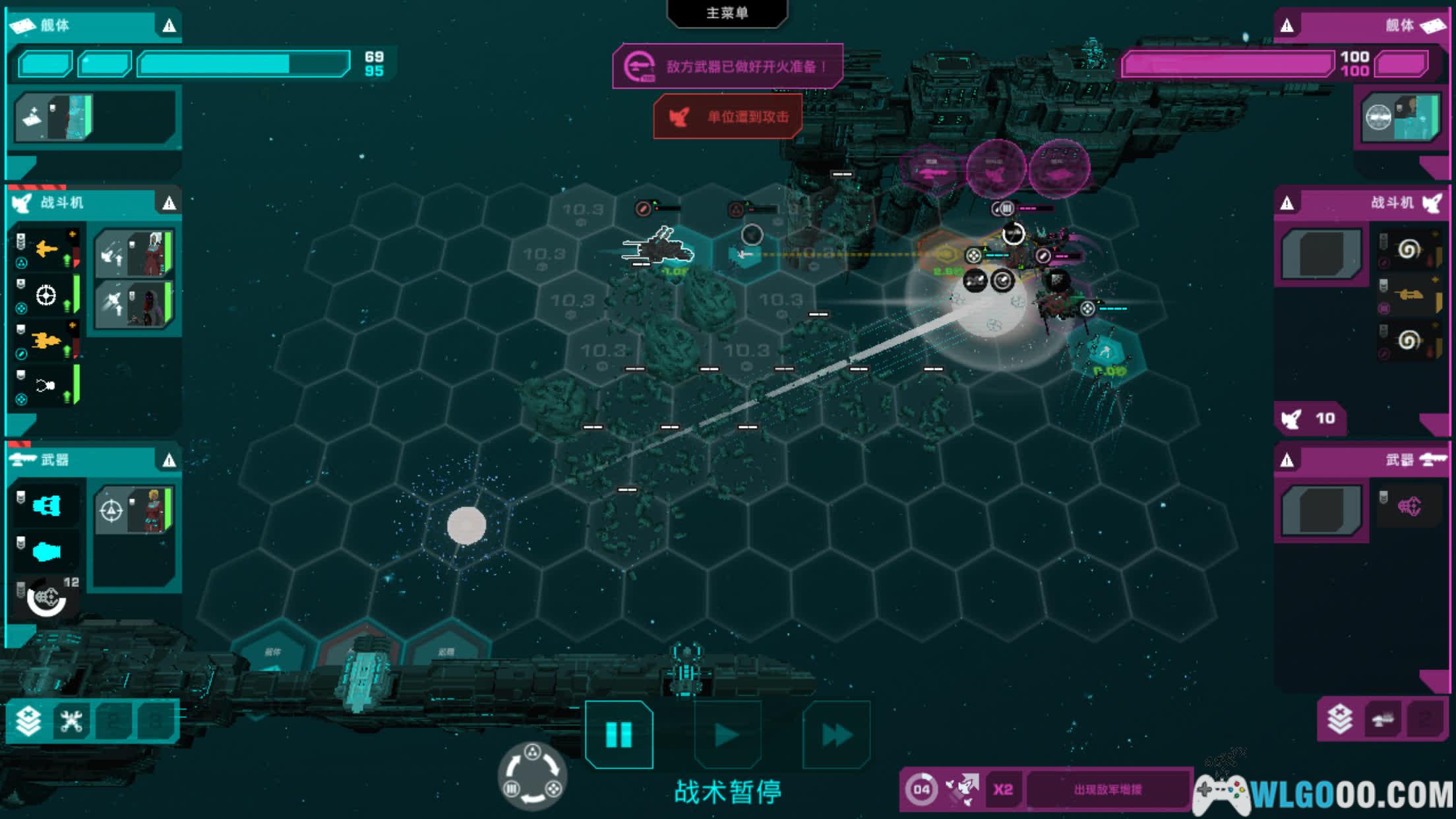
Task: Activate the fast-forward speed button
Action: point(836,735)
